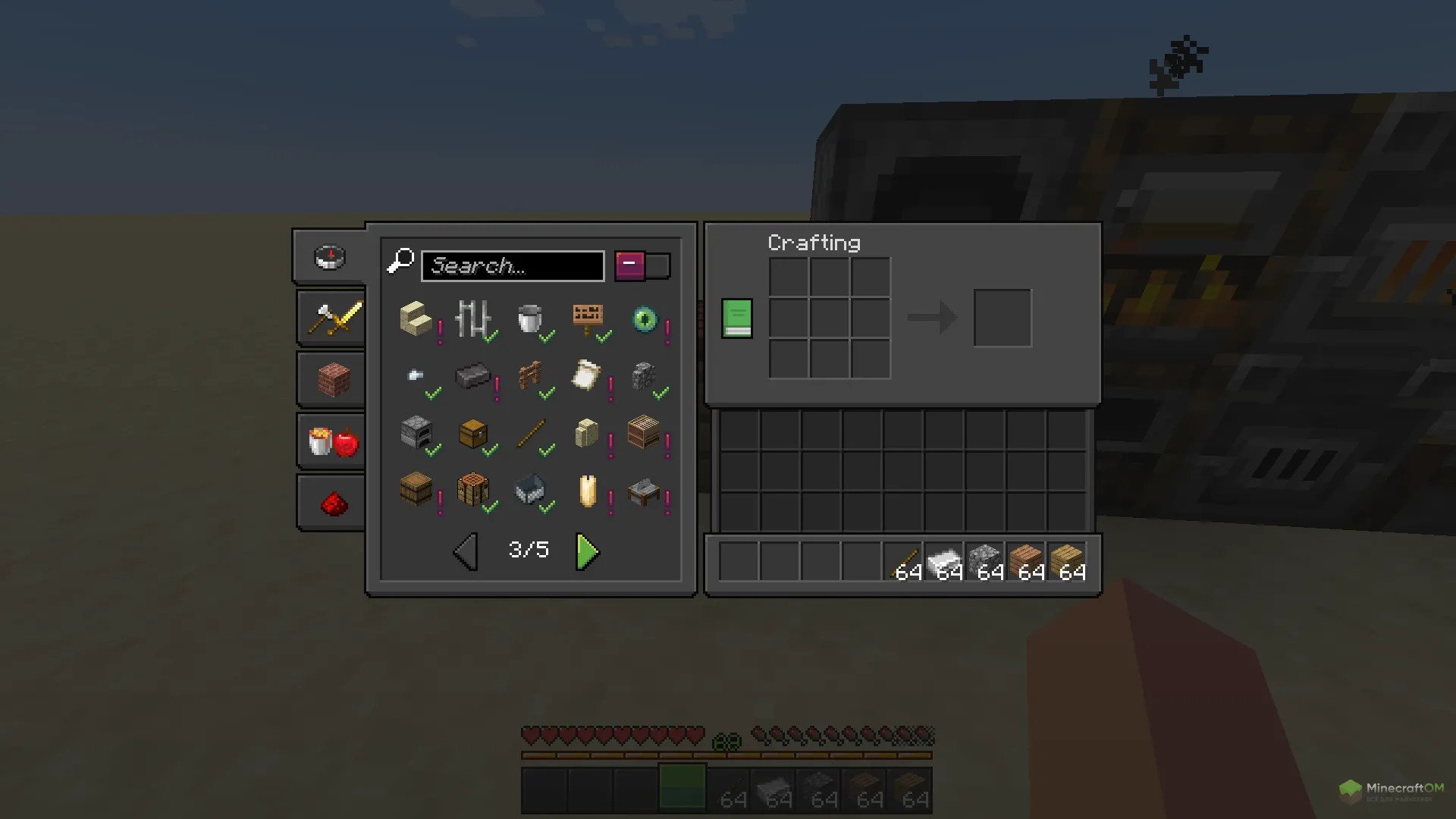Click the recipe search field
1456x819 pixels.
coord(513,266)
